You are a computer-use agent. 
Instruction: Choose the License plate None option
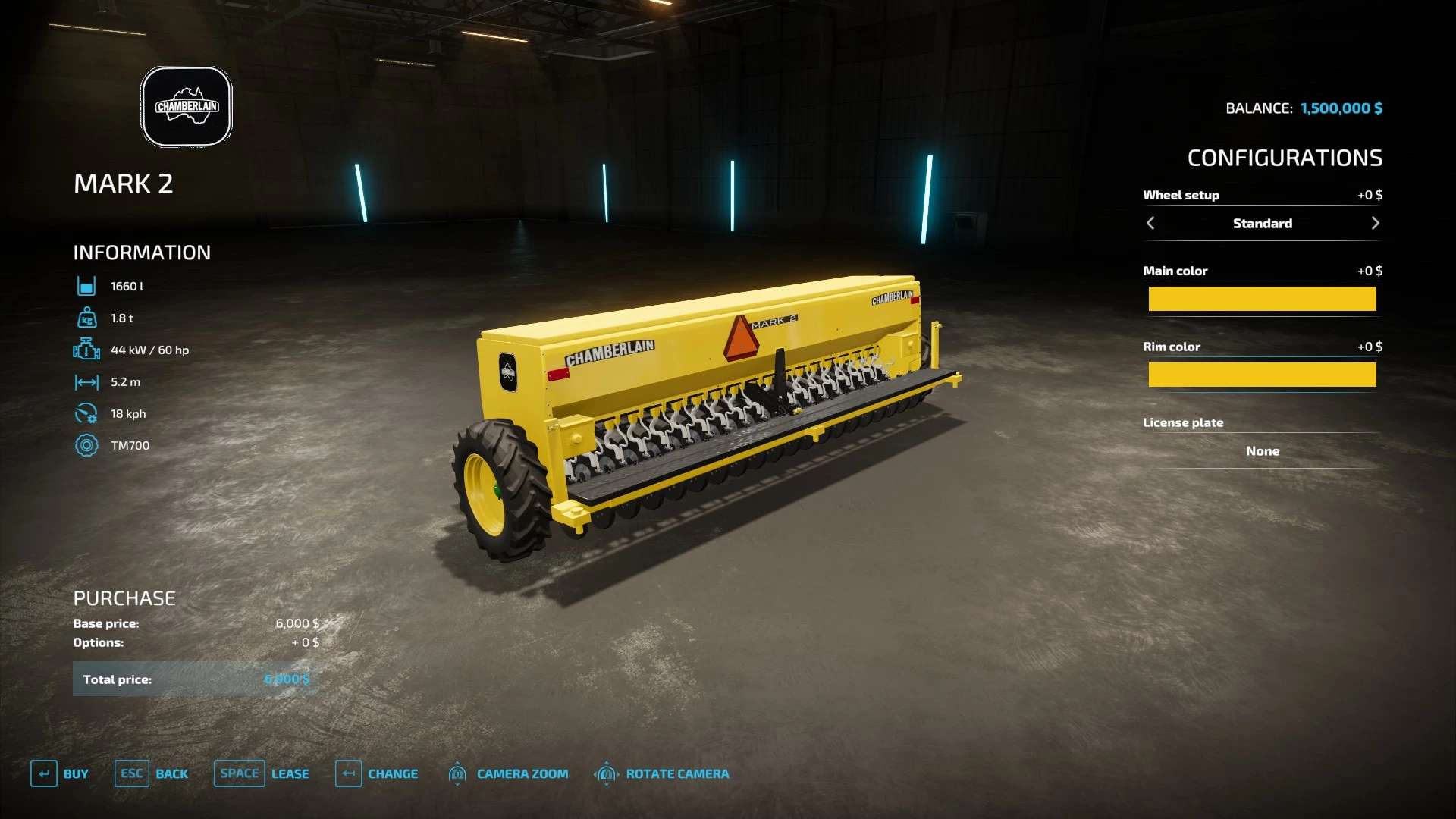click(x=1262, y=451)
